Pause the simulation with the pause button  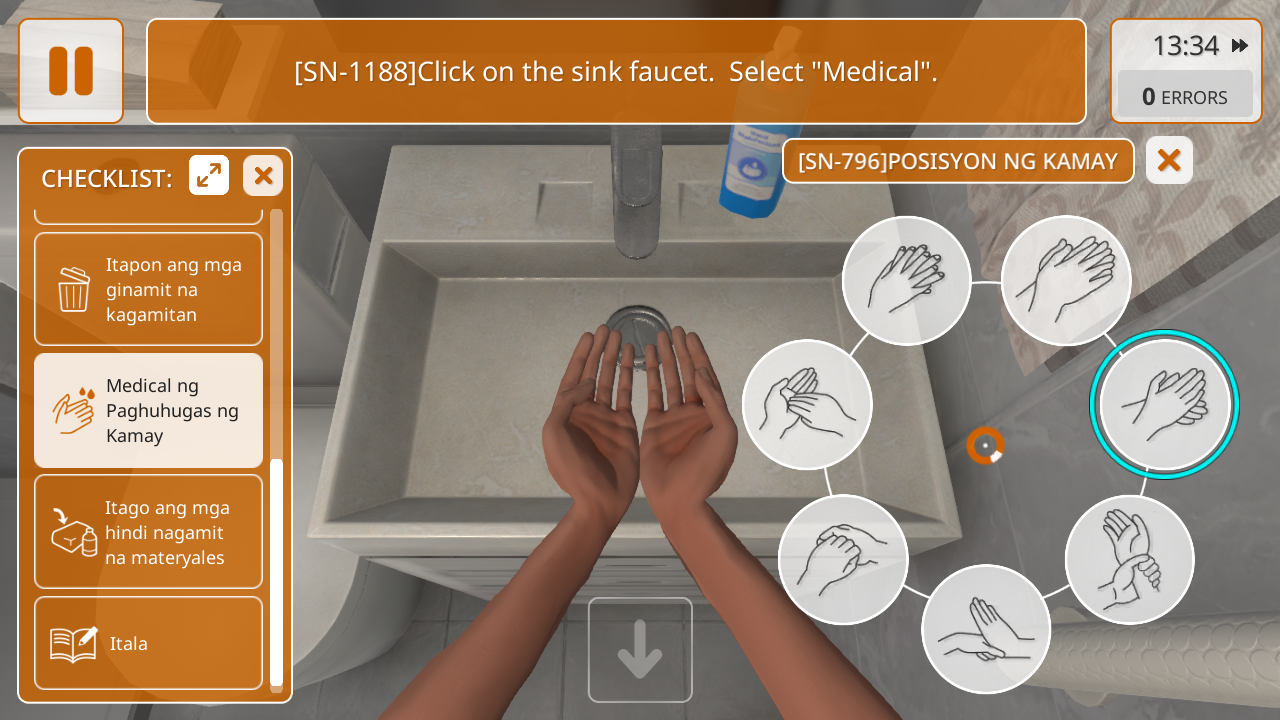pyautogui.click(x=71, y=71)
